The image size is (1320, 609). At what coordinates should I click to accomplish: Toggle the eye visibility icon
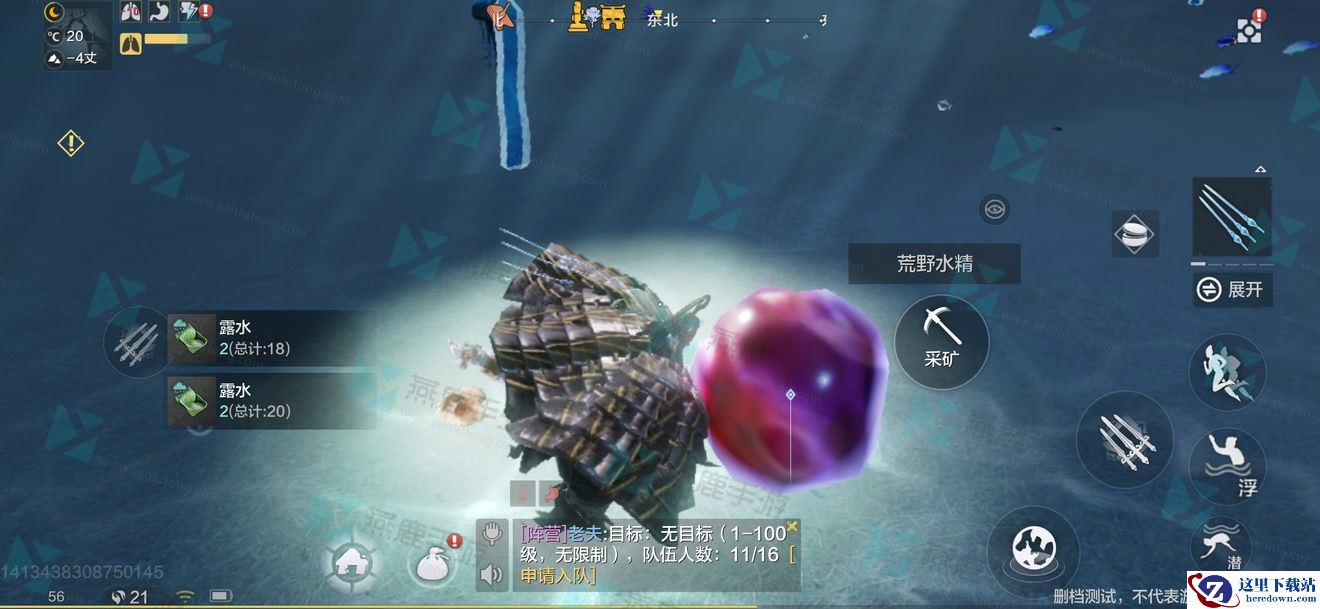(x=995, y=209)
